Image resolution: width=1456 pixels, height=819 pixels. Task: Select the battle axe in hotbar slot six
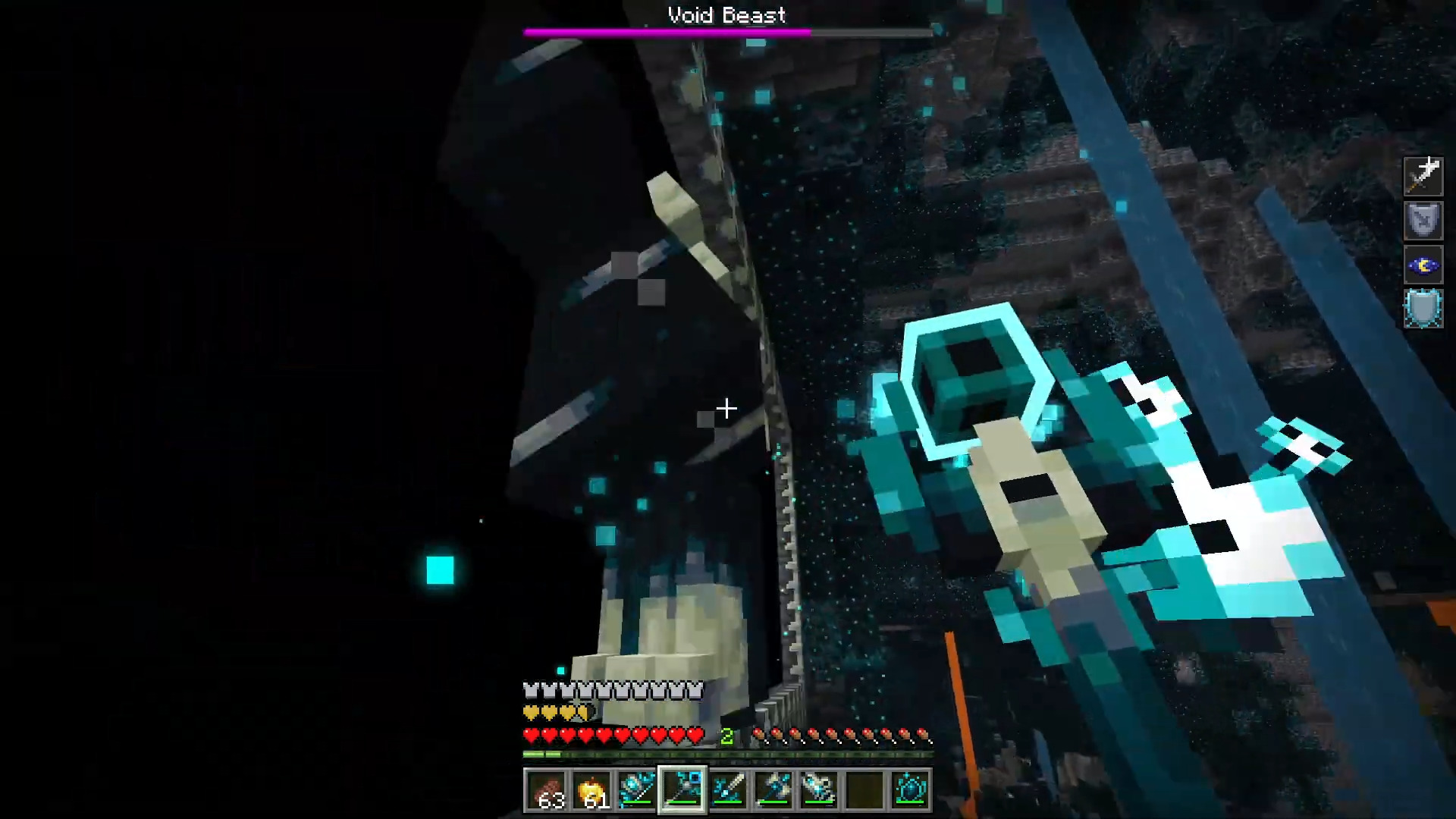point(773,790)
